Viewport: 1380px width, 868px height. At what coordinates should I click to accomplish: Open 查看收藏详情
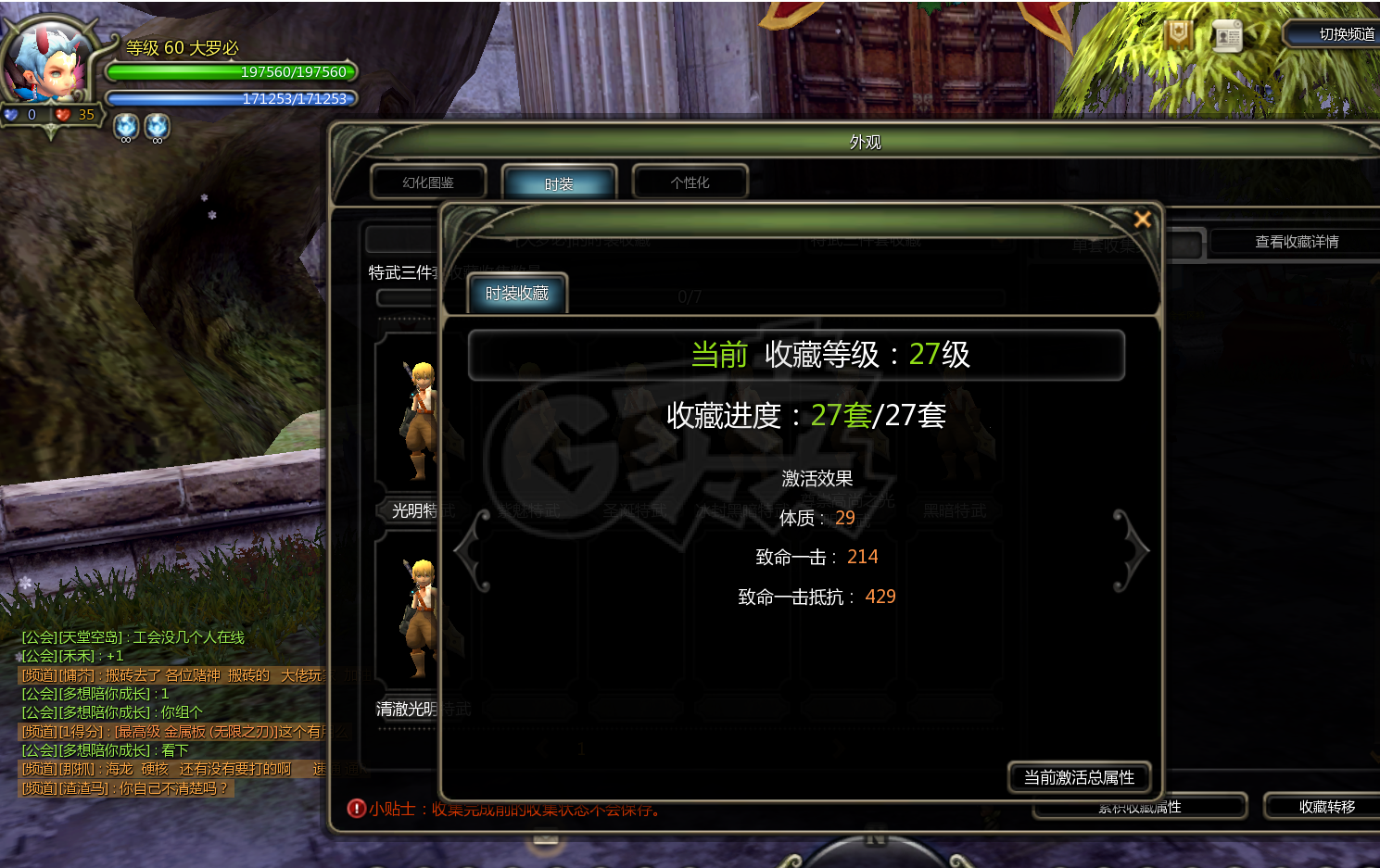pos(1297,241)
